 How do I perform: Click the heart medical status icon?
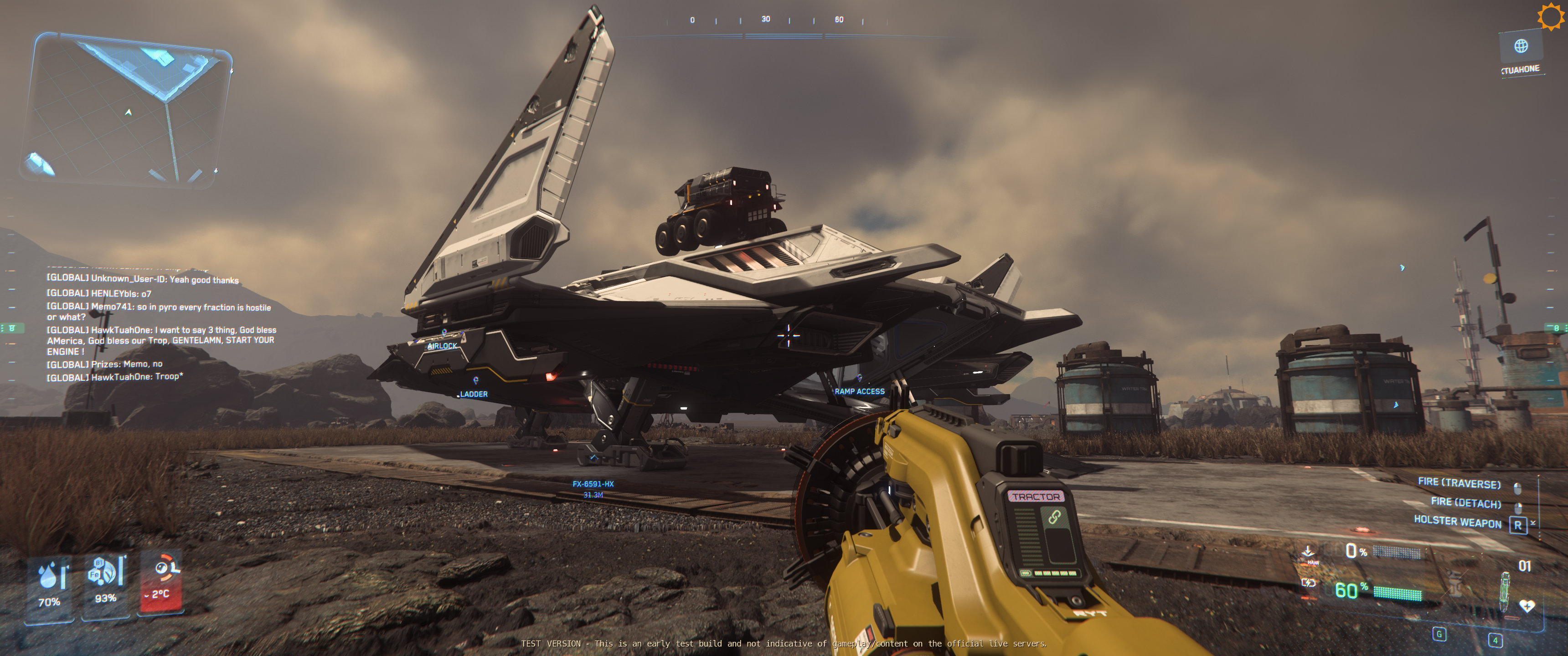pyautogui.click(x=1527, y=605)
